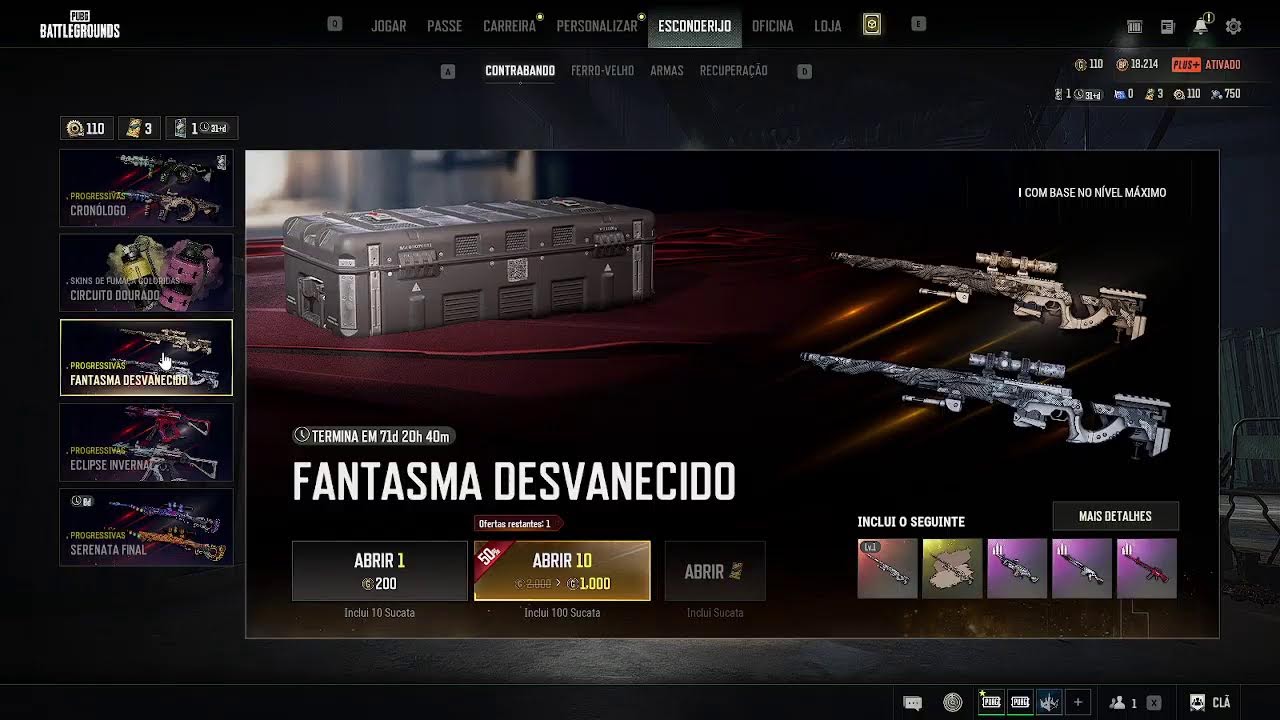Choose the Circuito Dourado crate

(x=146, y=272)
